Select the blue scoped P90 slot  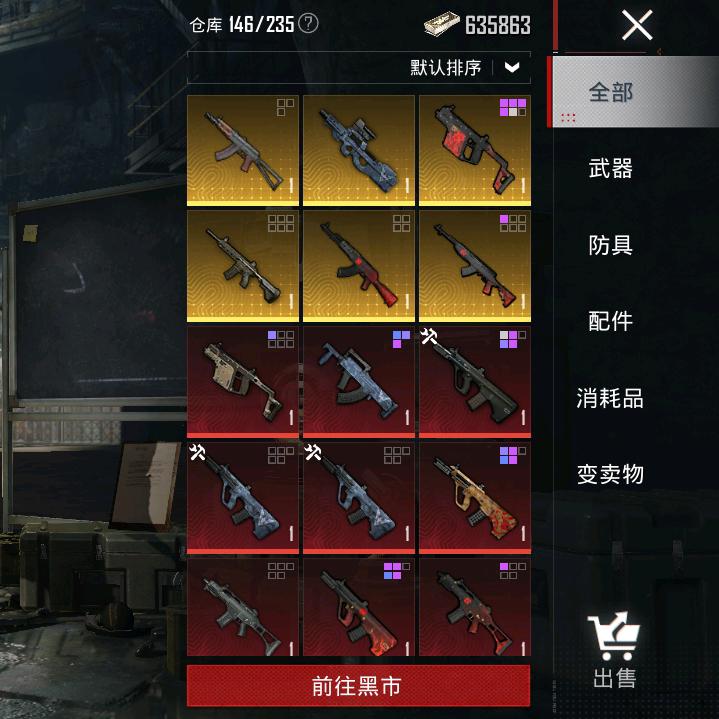click(x=358, y=150)
